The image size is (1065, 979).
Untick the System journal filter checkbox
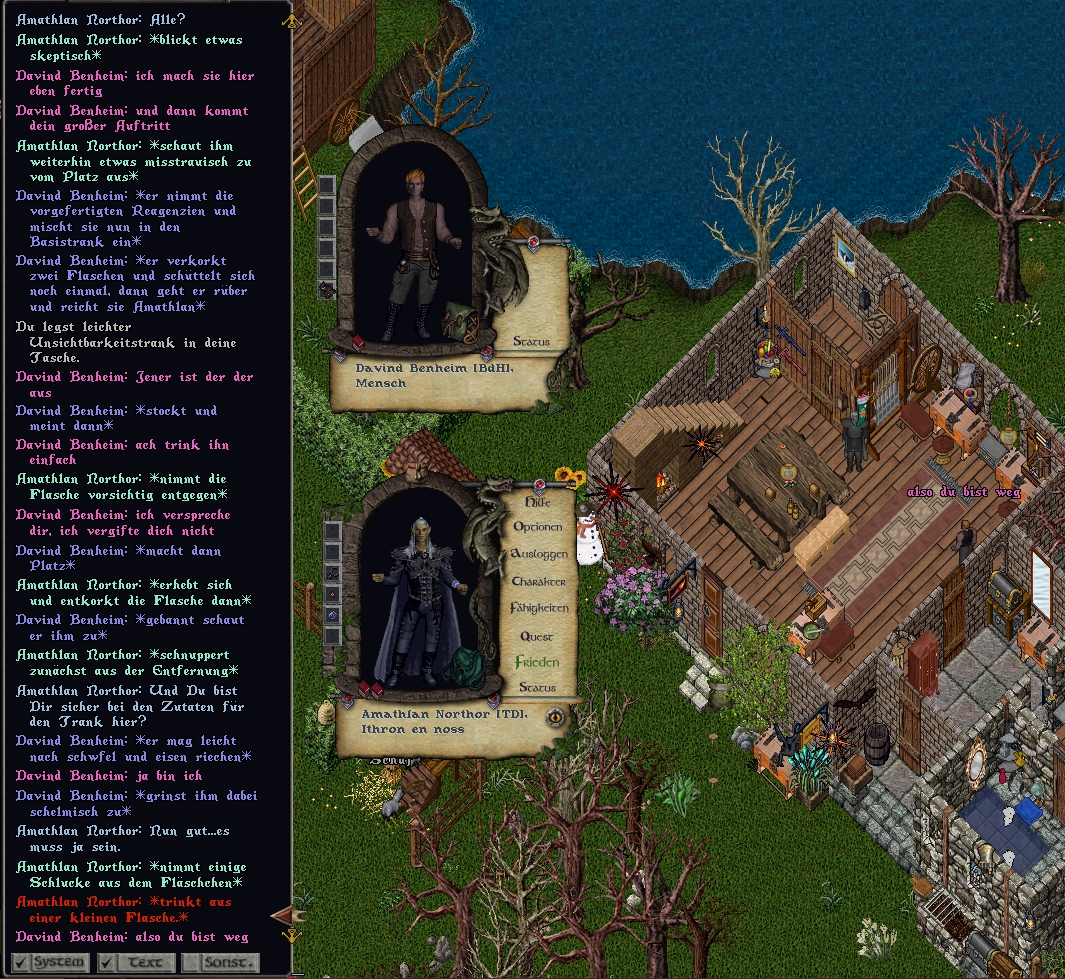coord(21,962)
